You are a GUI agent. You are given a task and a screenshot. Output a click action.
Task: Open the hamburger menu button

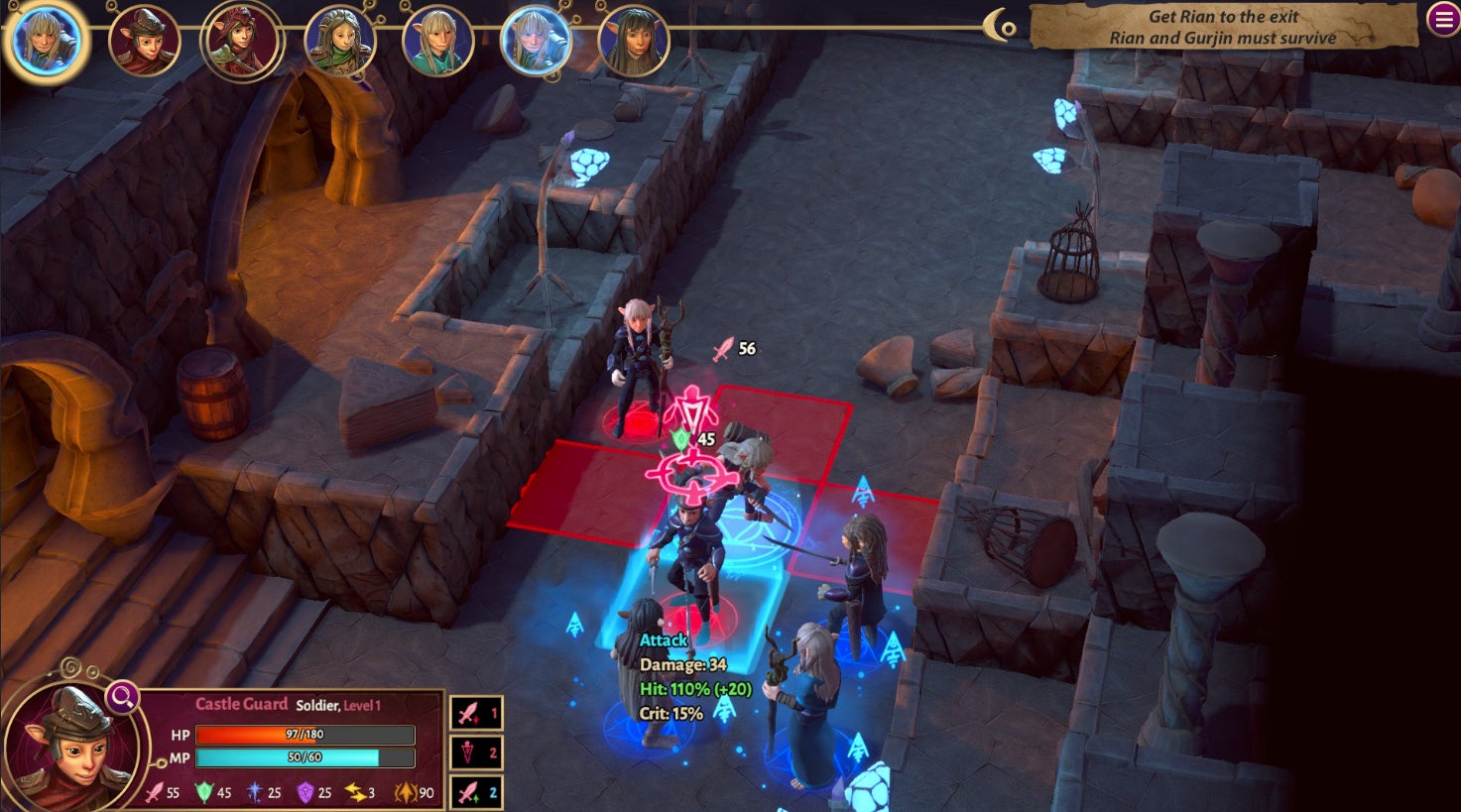click(x=1442, y=19)
